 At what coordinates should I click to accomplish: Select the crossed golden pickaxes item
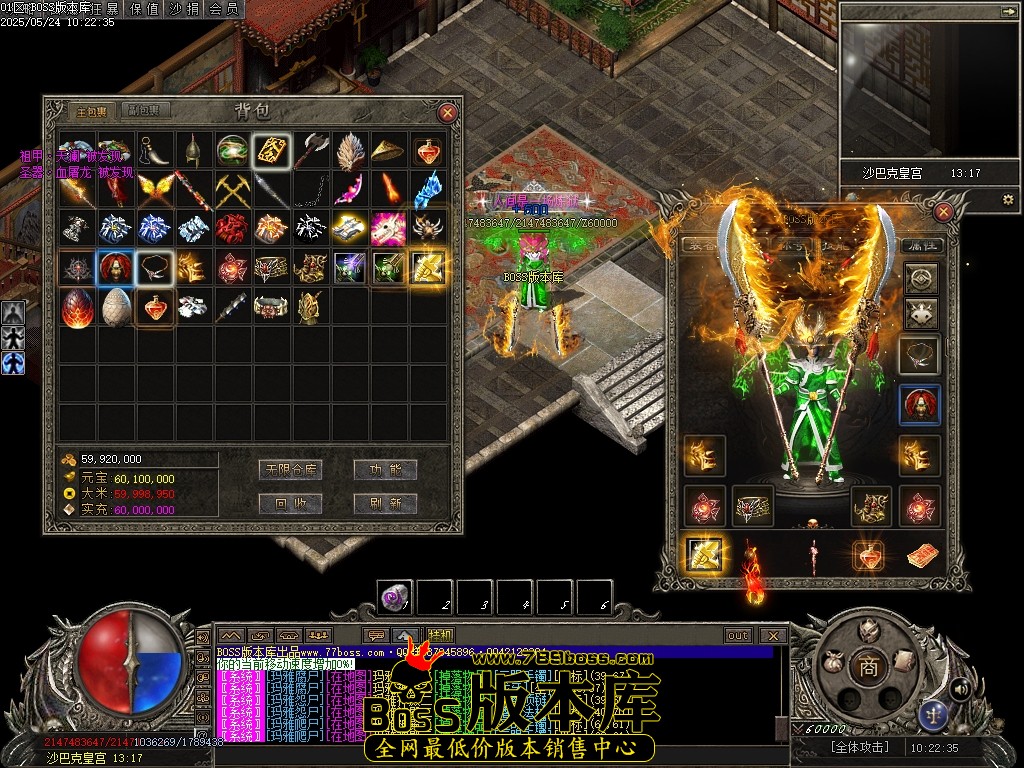click(x=233, y=189)
